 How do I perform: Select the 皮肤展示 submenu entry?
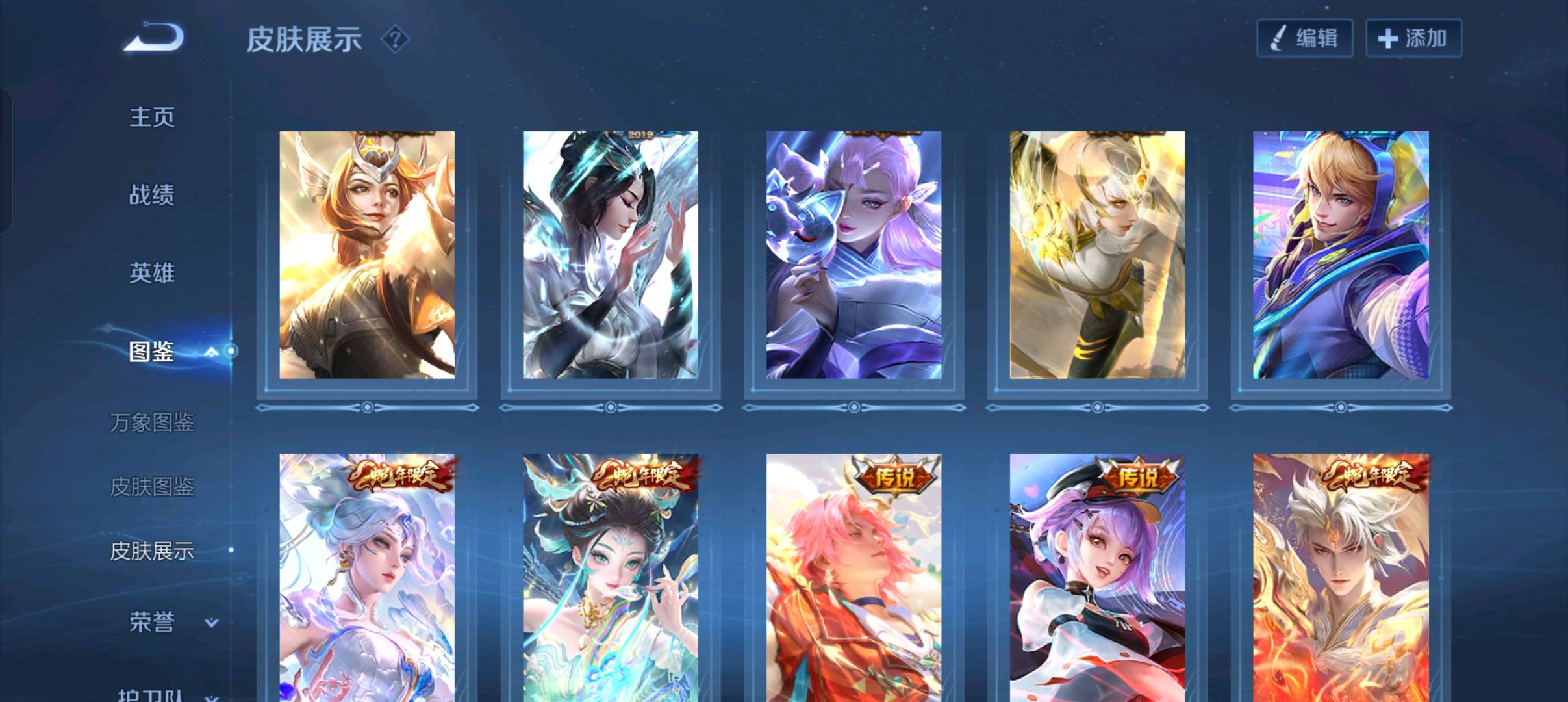point(152,551)
